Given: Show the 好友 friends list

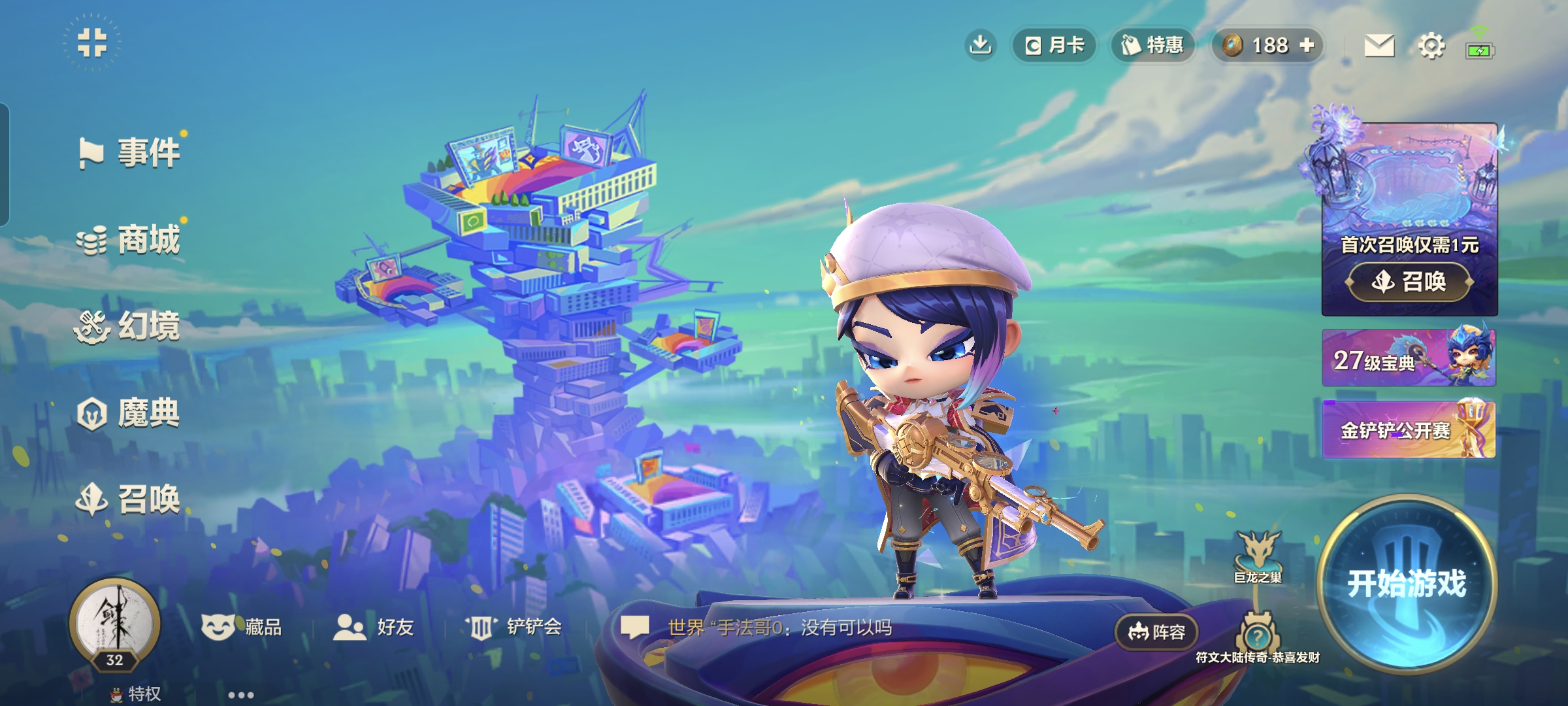Looking at the screenshot, I should (x=374, y=628).
